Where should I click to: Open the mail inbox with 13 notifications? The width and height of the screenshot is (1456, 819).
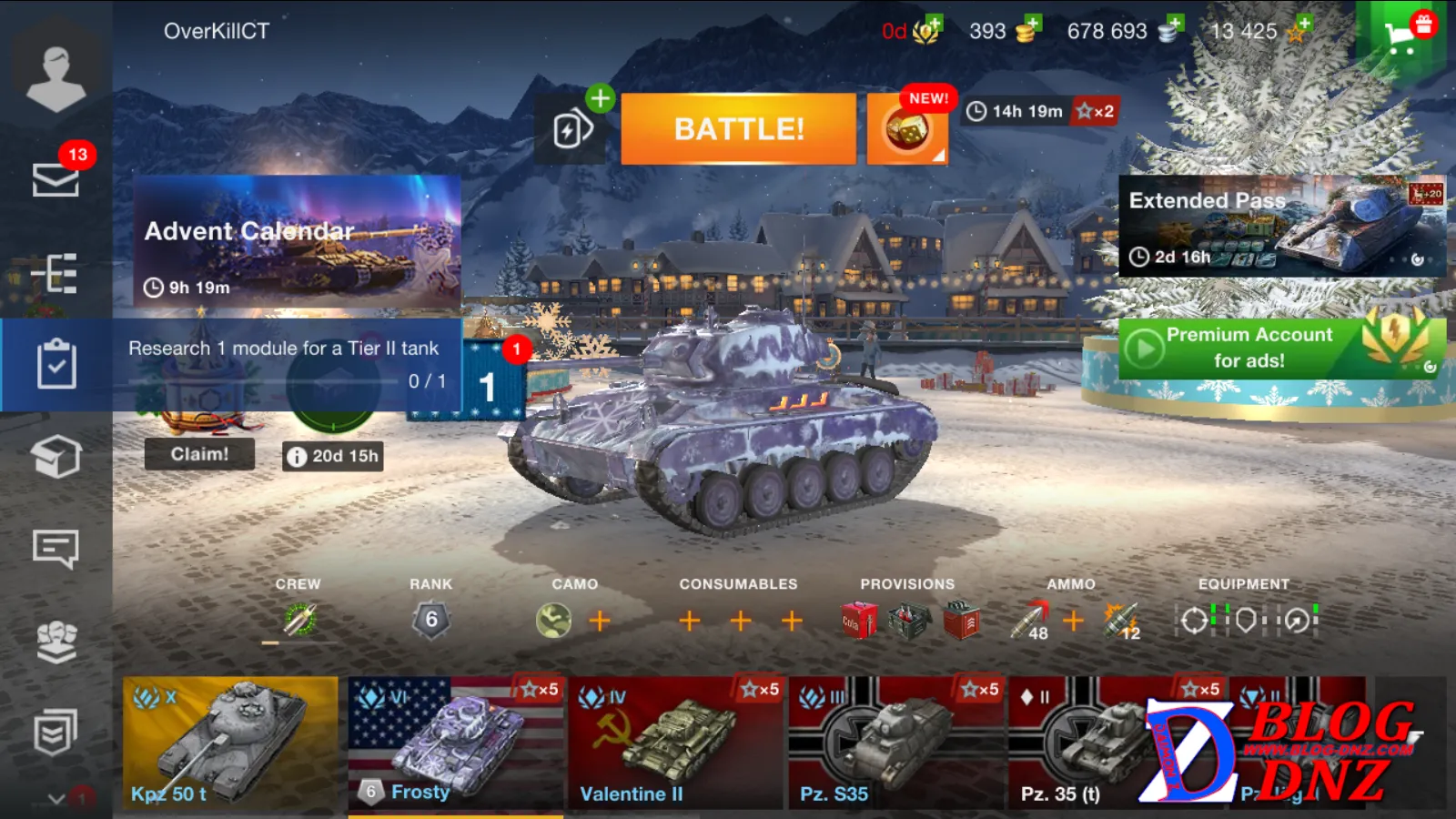tap(56, 178)
